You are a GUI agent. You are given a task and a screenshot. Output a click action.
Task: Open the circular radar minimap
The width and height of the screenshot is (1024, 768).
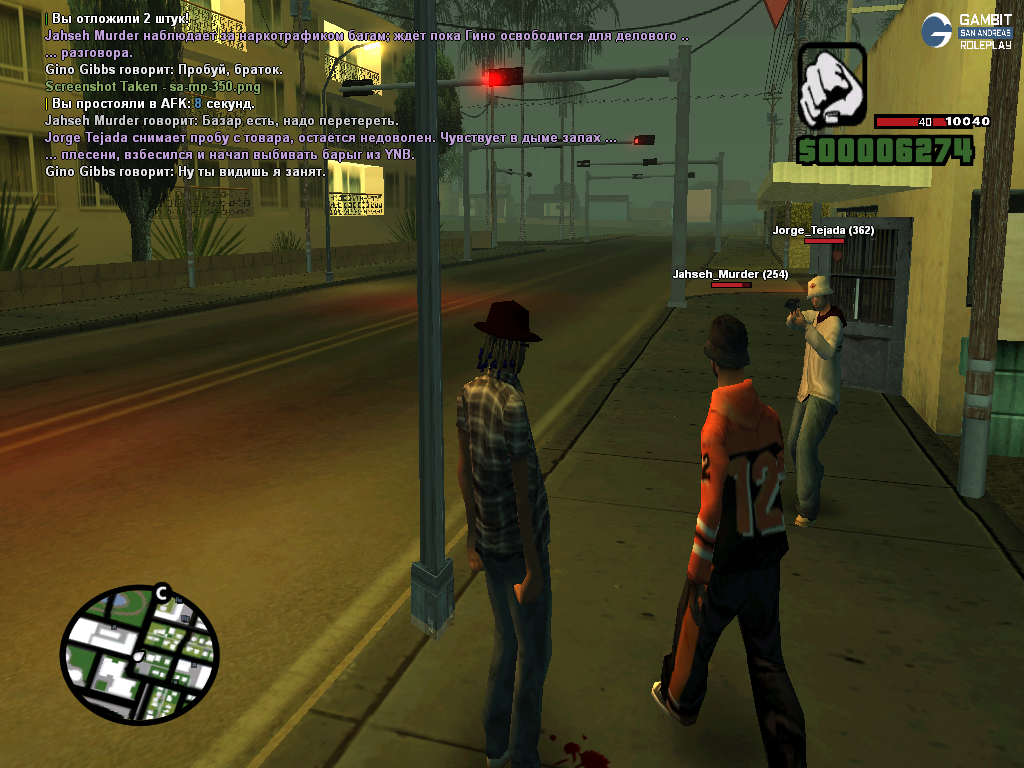(139, 655)
